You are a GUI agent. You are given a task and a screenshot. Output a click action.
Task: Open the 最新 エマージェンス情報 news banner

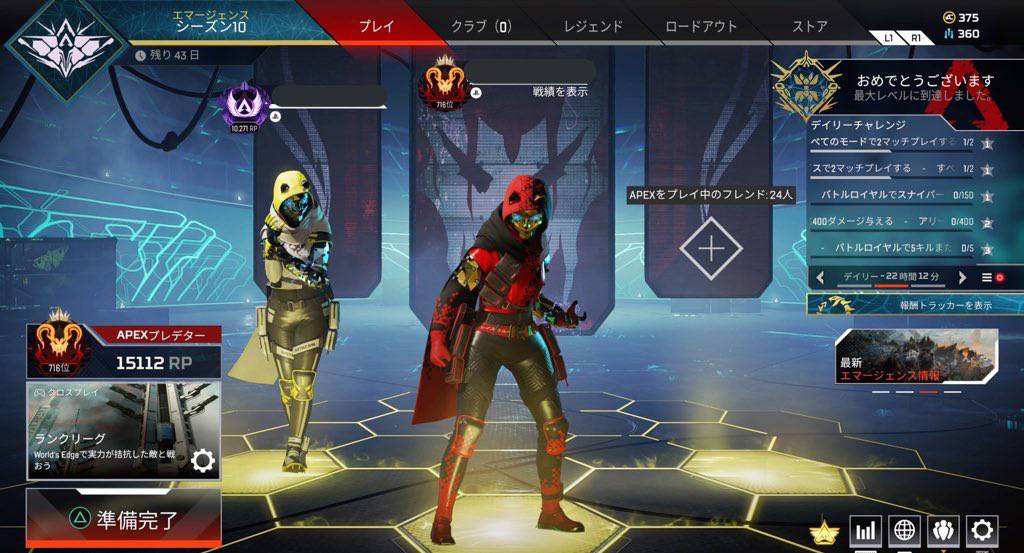(916, 358)
